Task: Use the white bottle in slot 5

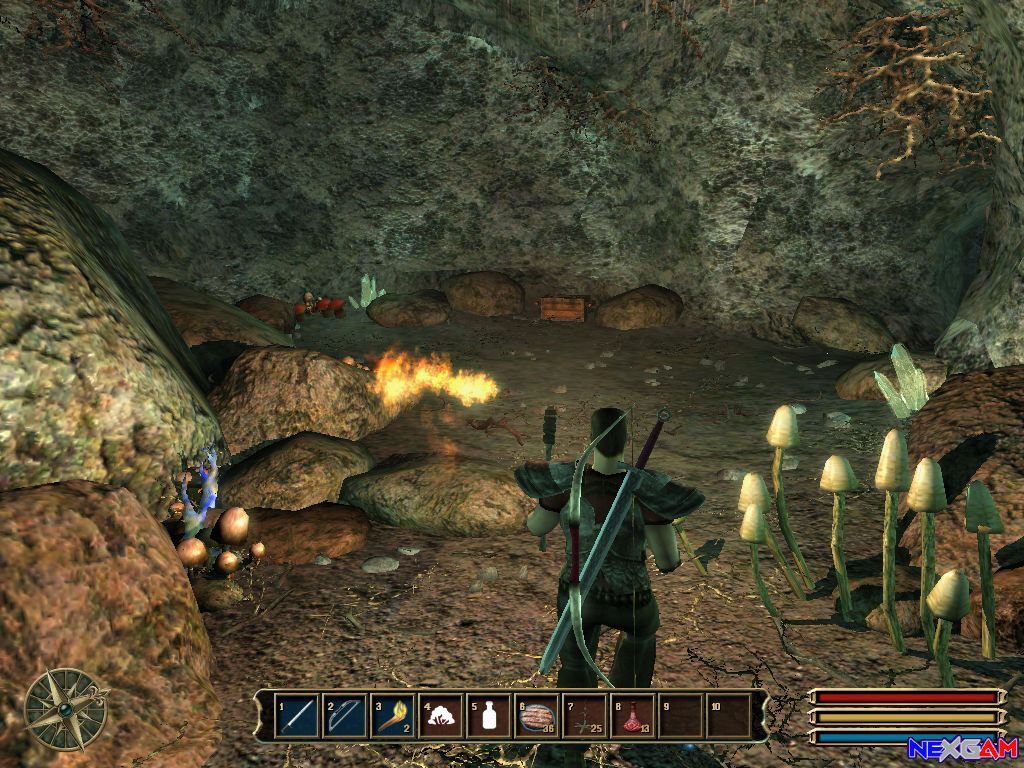Action: click(489, 716)
